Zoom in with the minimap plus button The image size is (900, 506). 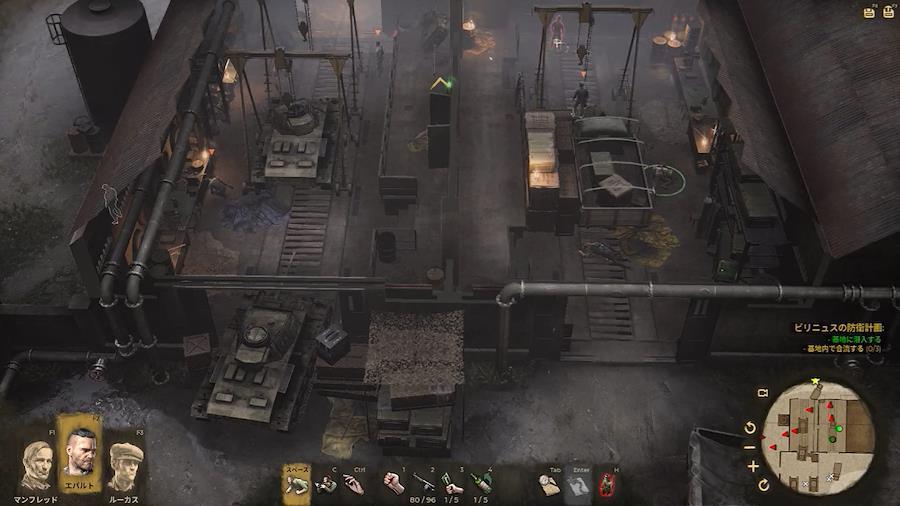753,466
